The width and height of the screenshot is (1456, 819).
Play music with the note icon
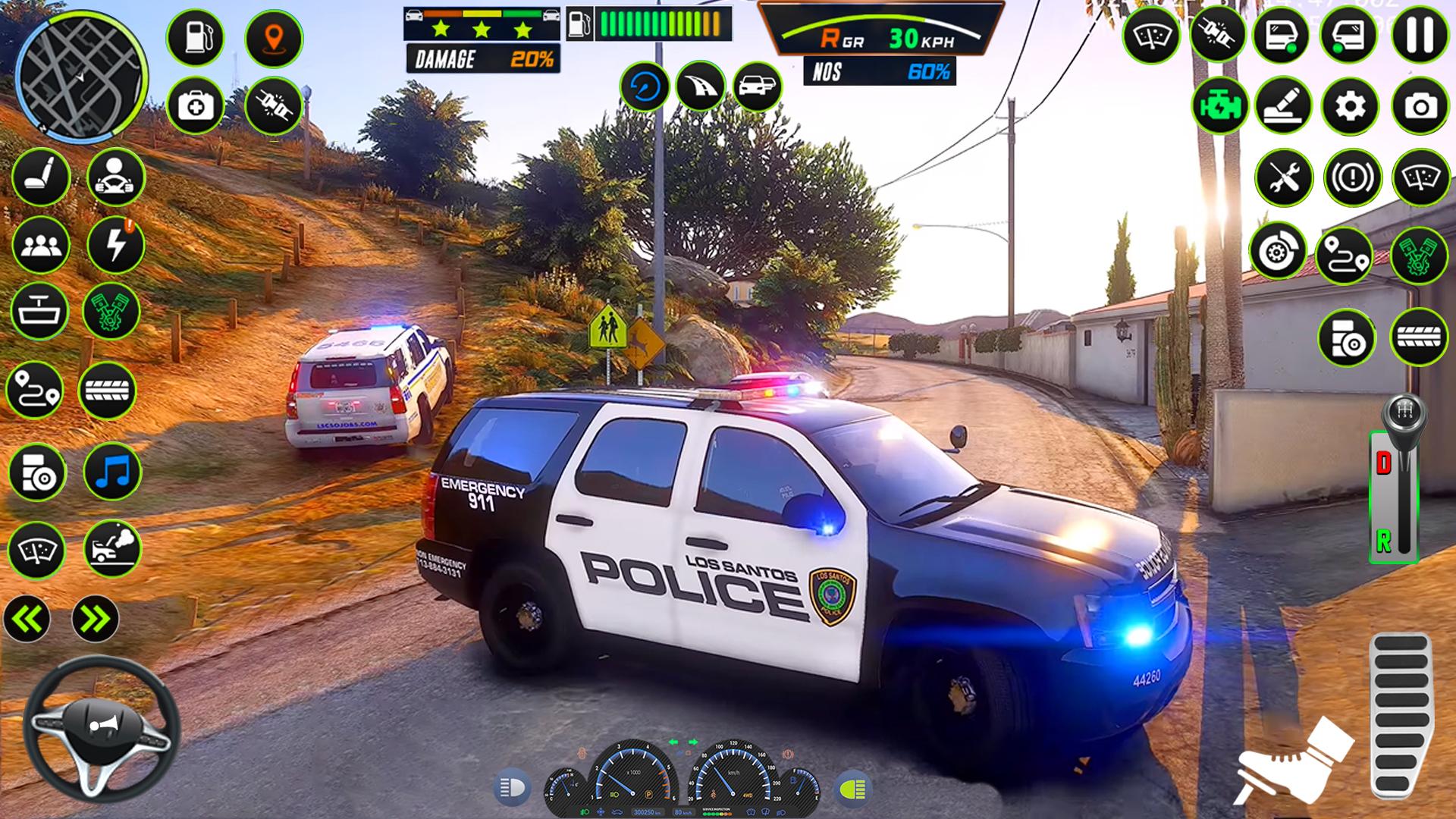[112, 472]
